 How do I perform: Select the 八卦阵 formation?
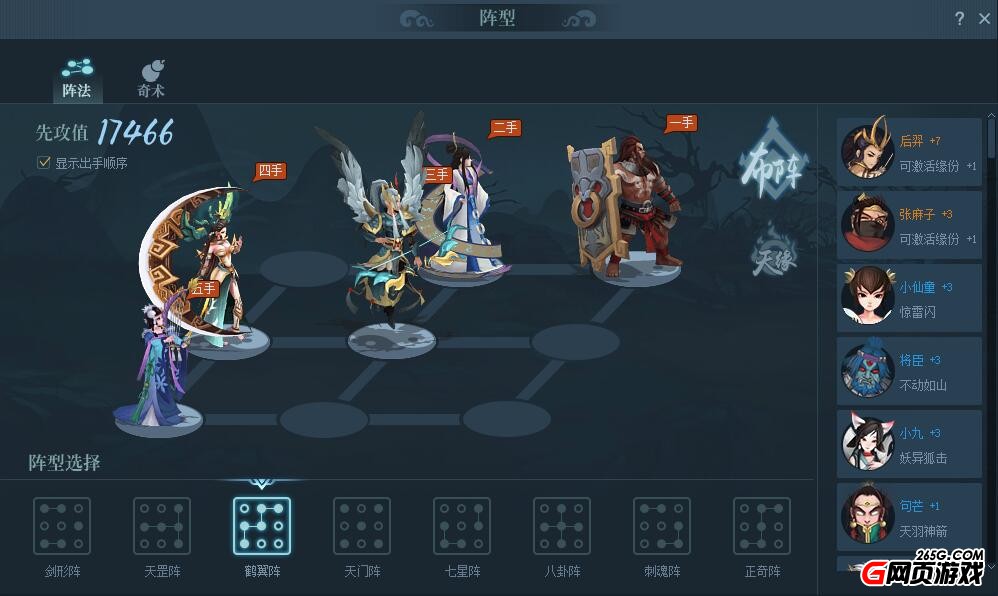point(562,527)
